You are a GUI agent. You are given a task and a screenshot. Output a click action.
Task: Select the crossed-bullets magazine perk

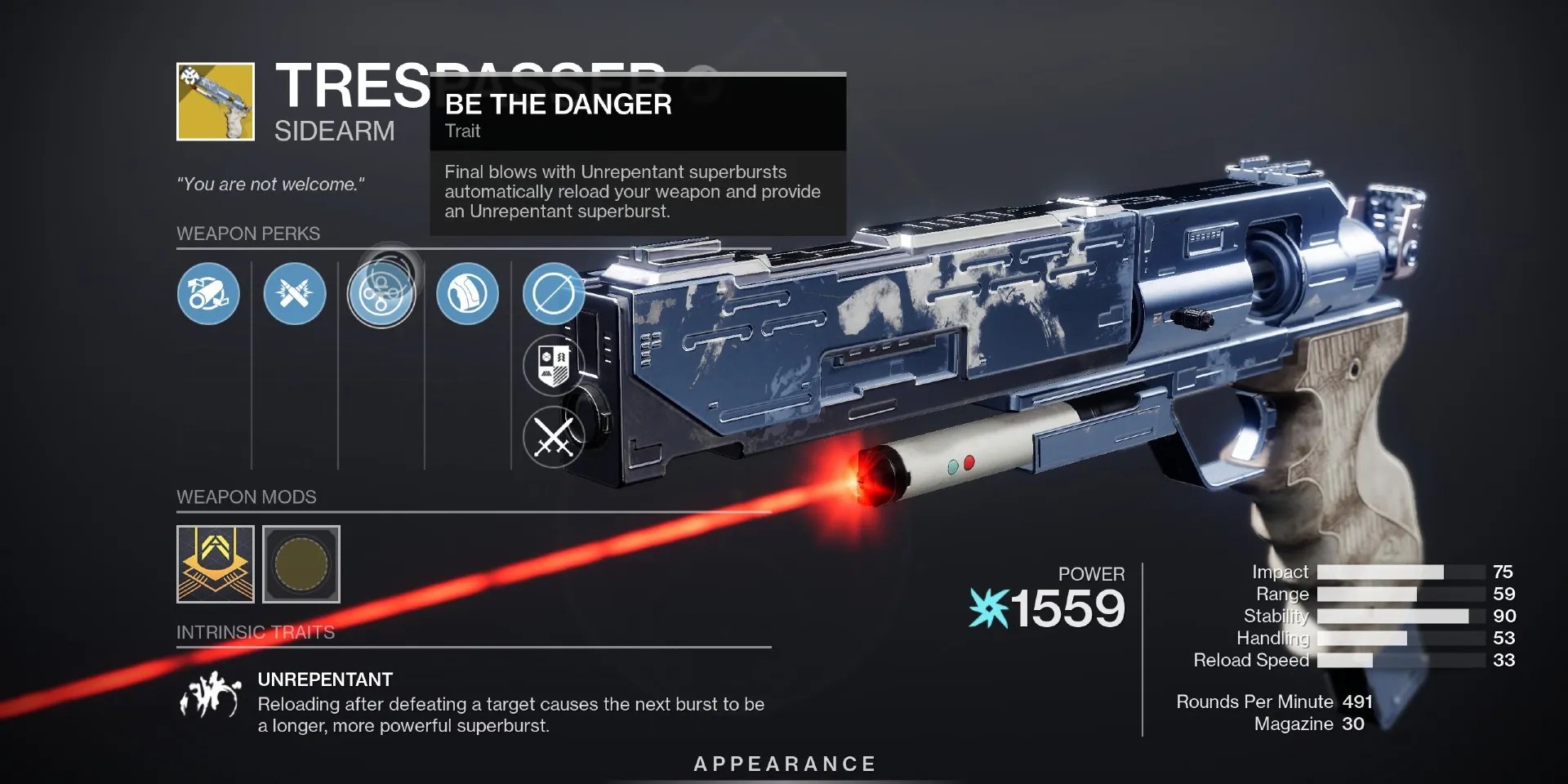(x=296, y=294)
